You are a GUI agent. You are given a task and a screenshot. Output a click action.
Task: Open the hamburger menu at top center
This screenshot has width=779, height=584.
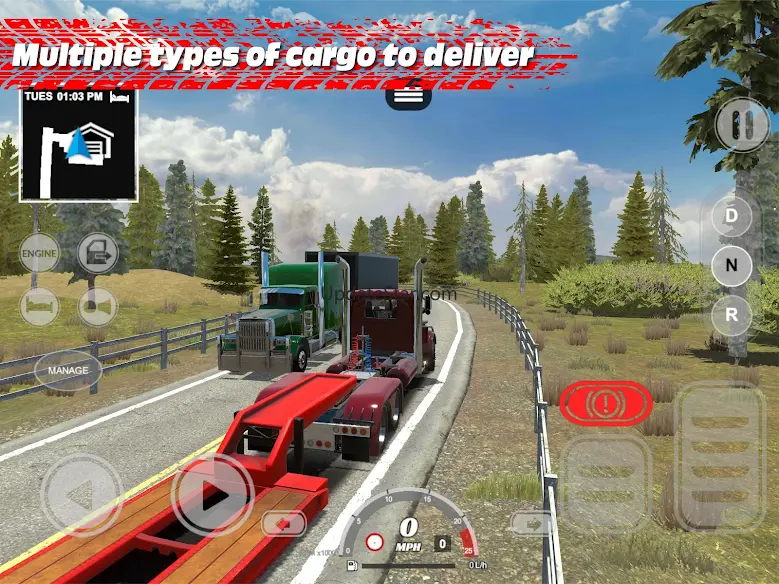pyautogui.click(x=408, y=97)
